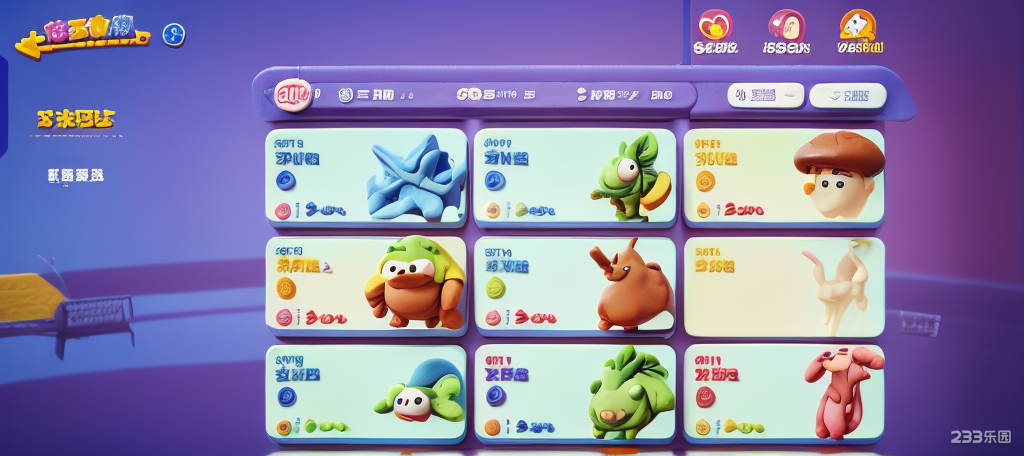Screen dimensions: 1024x456
Task: Select the blue star creature card
Action: point(366,176)
